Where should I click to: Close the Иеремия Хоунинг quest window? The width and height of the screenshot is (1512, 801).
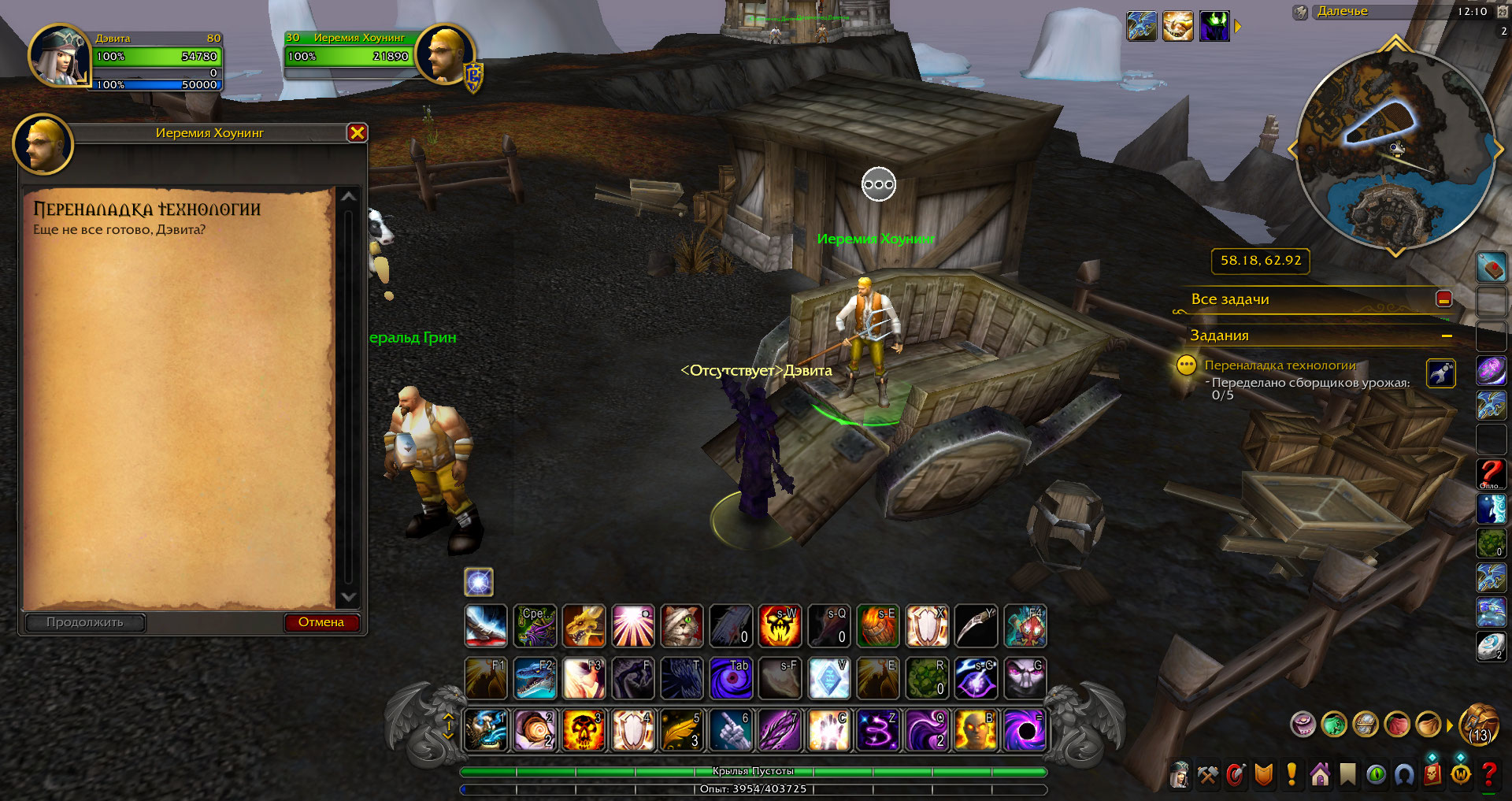click(357, 133)
